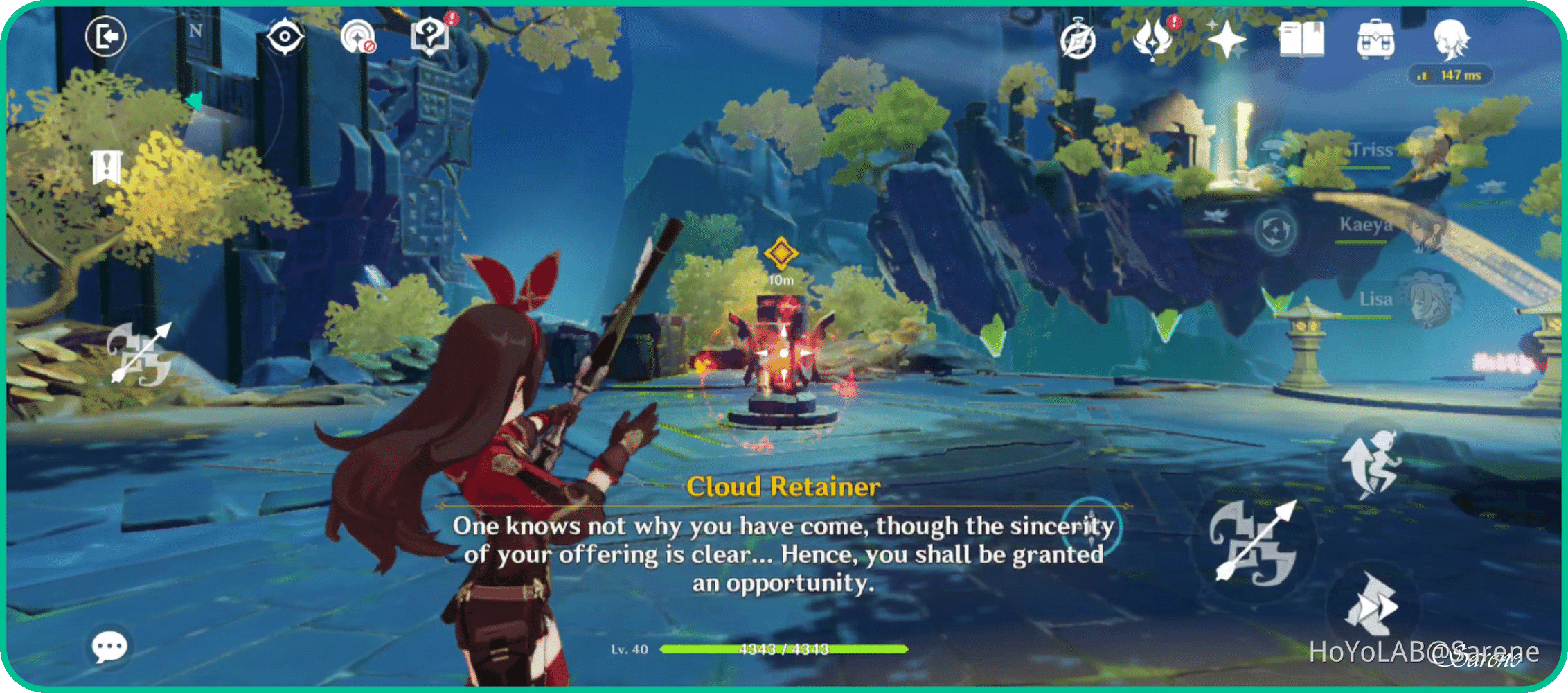Exit the domain using the leave icon

(105, 36)
